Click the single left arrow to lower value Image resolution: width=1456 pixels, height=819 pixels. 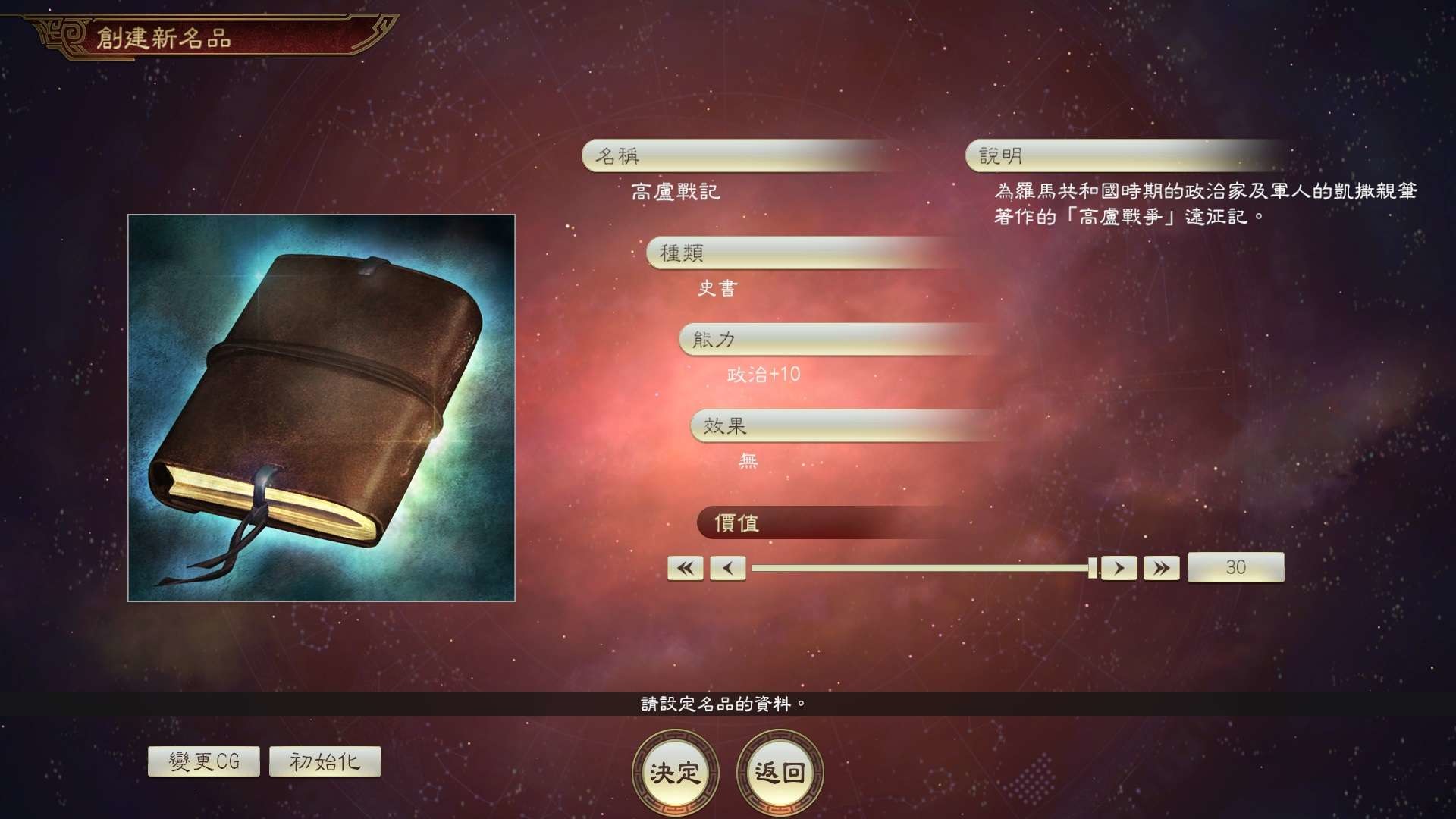[x=727, y=567]
